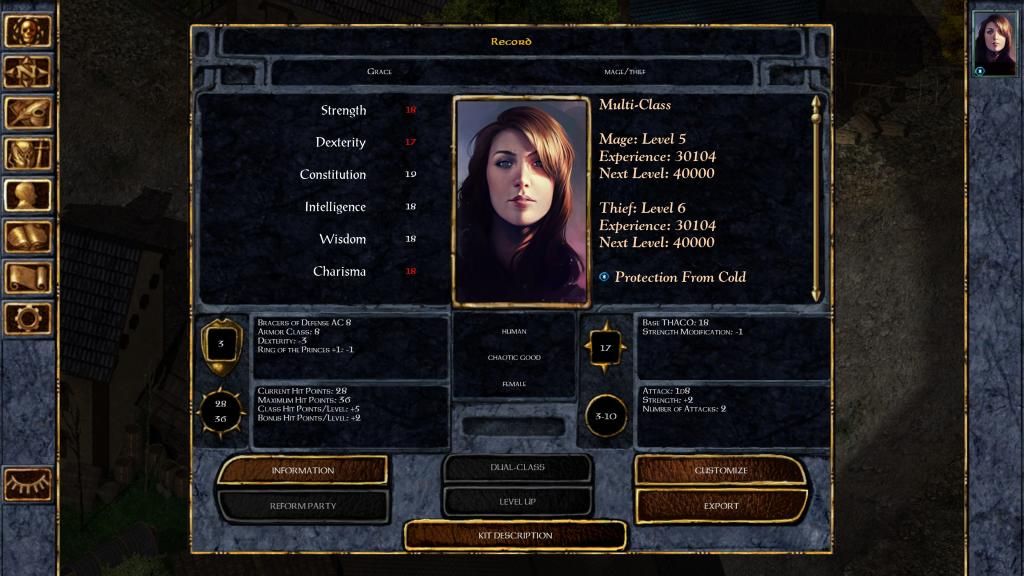This screenshot has width=1024, height=576.
Task: Click the closed-eye rest button
Action: (28, 484)
